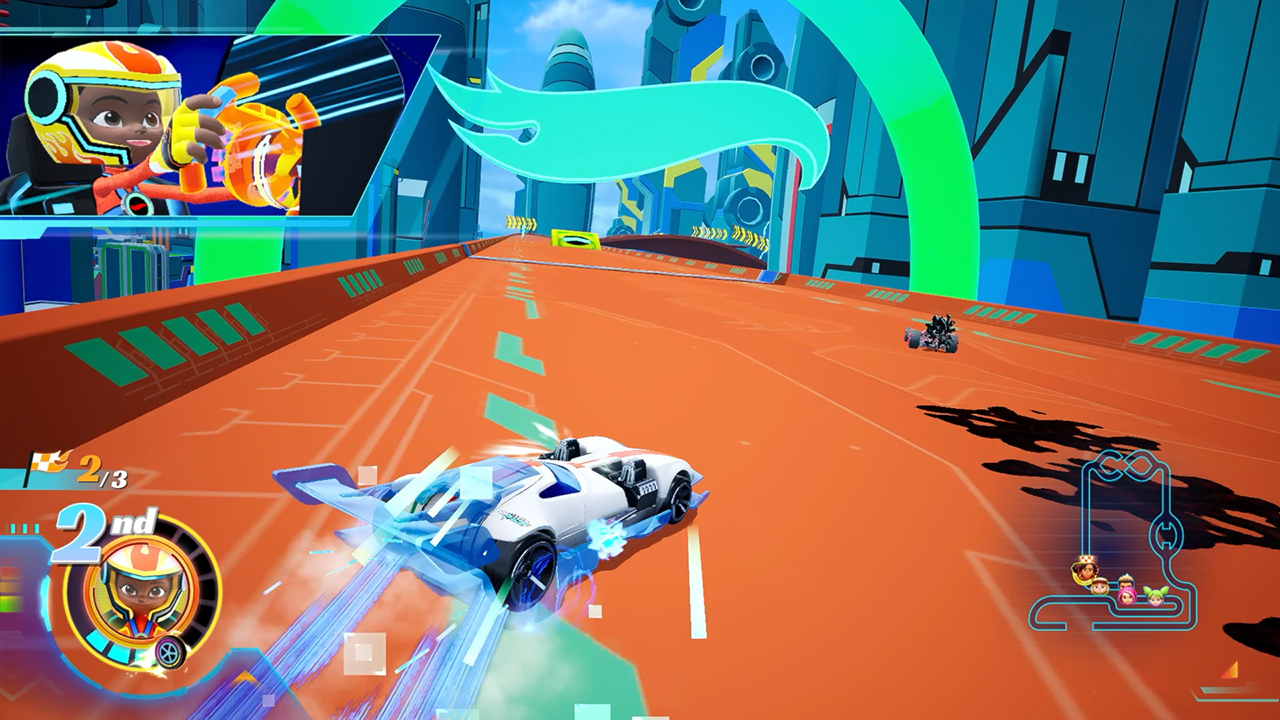
Task: Select the white-capped racer icon on the minimap
Action: click(1100, 587)
